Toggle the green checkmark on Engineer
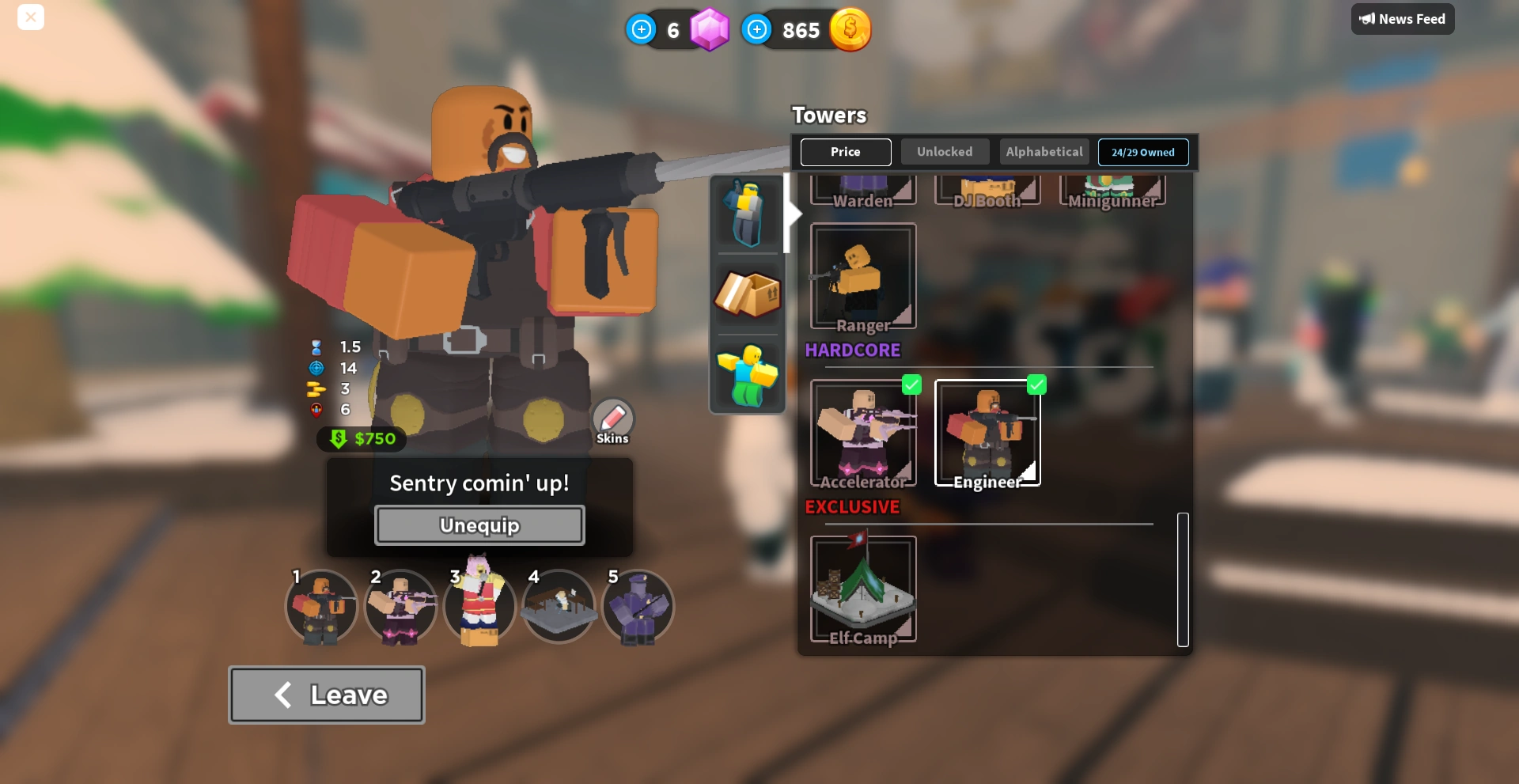This screenshot has width=1519, height=784. pos(1037,384)
